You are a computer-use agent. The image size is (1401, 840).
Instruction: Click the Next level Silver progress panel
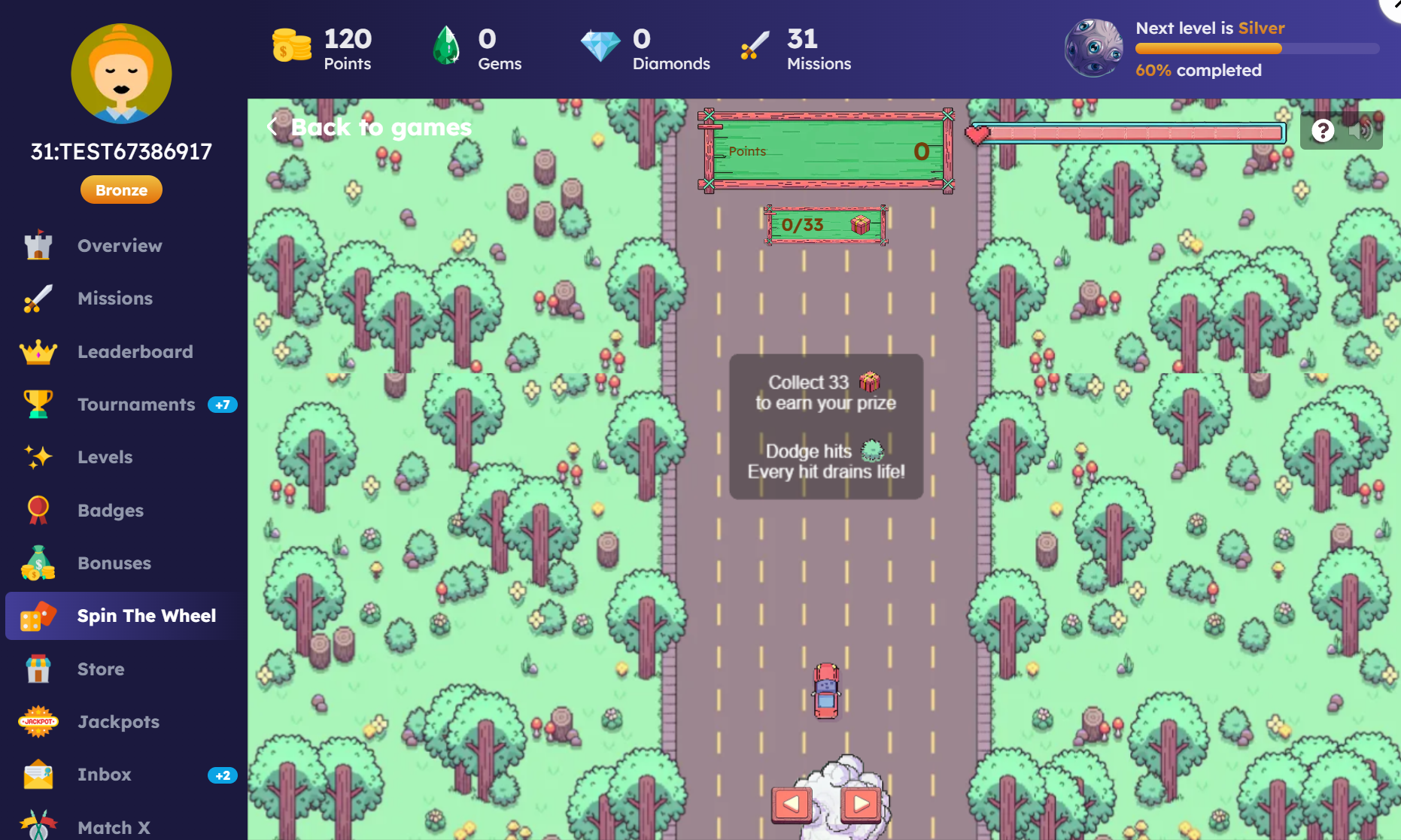[x=1219, y=49]
